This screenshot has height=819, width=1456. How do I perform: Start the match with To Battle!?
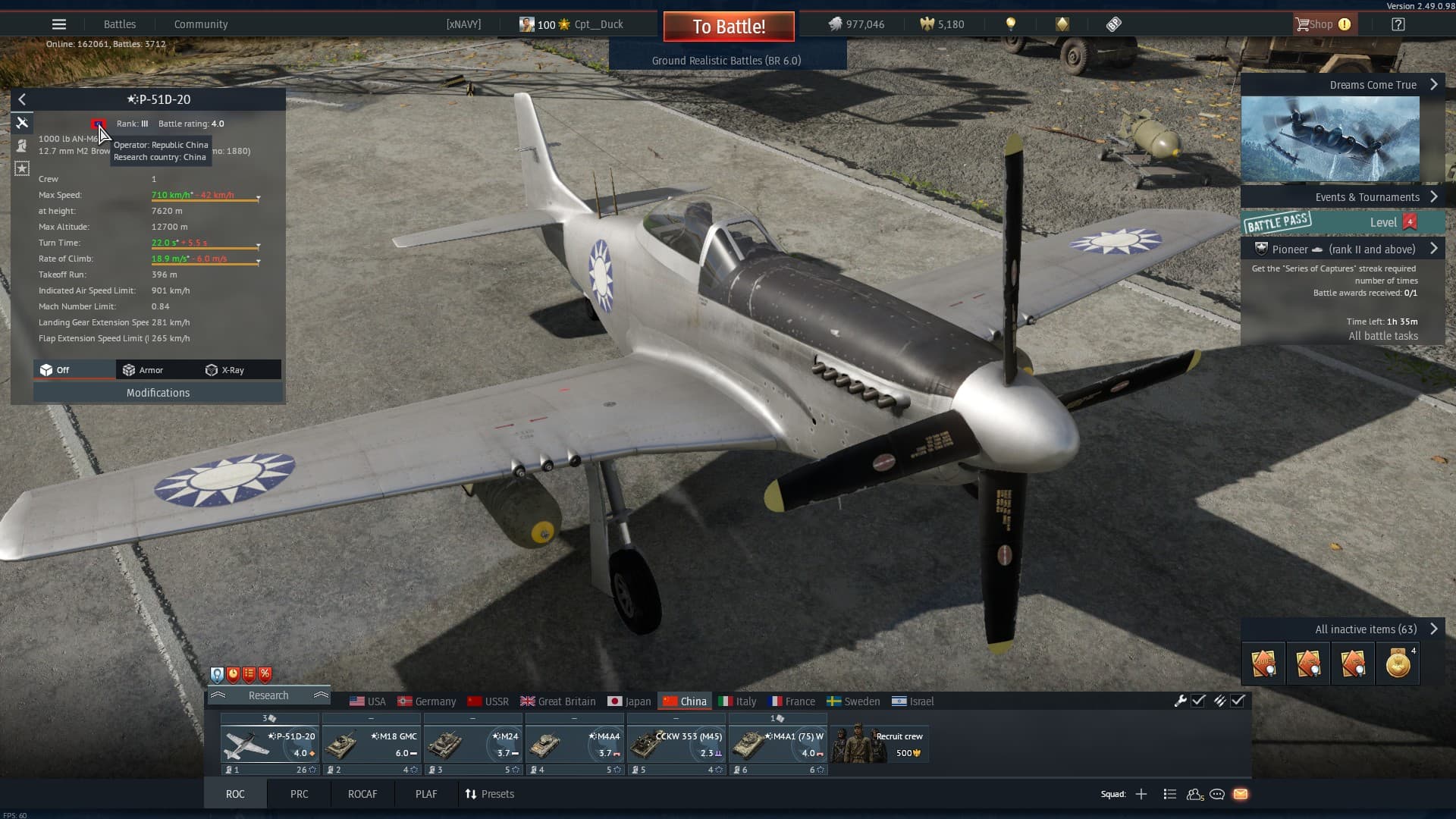pyautogui.click(x=729, y=27)
